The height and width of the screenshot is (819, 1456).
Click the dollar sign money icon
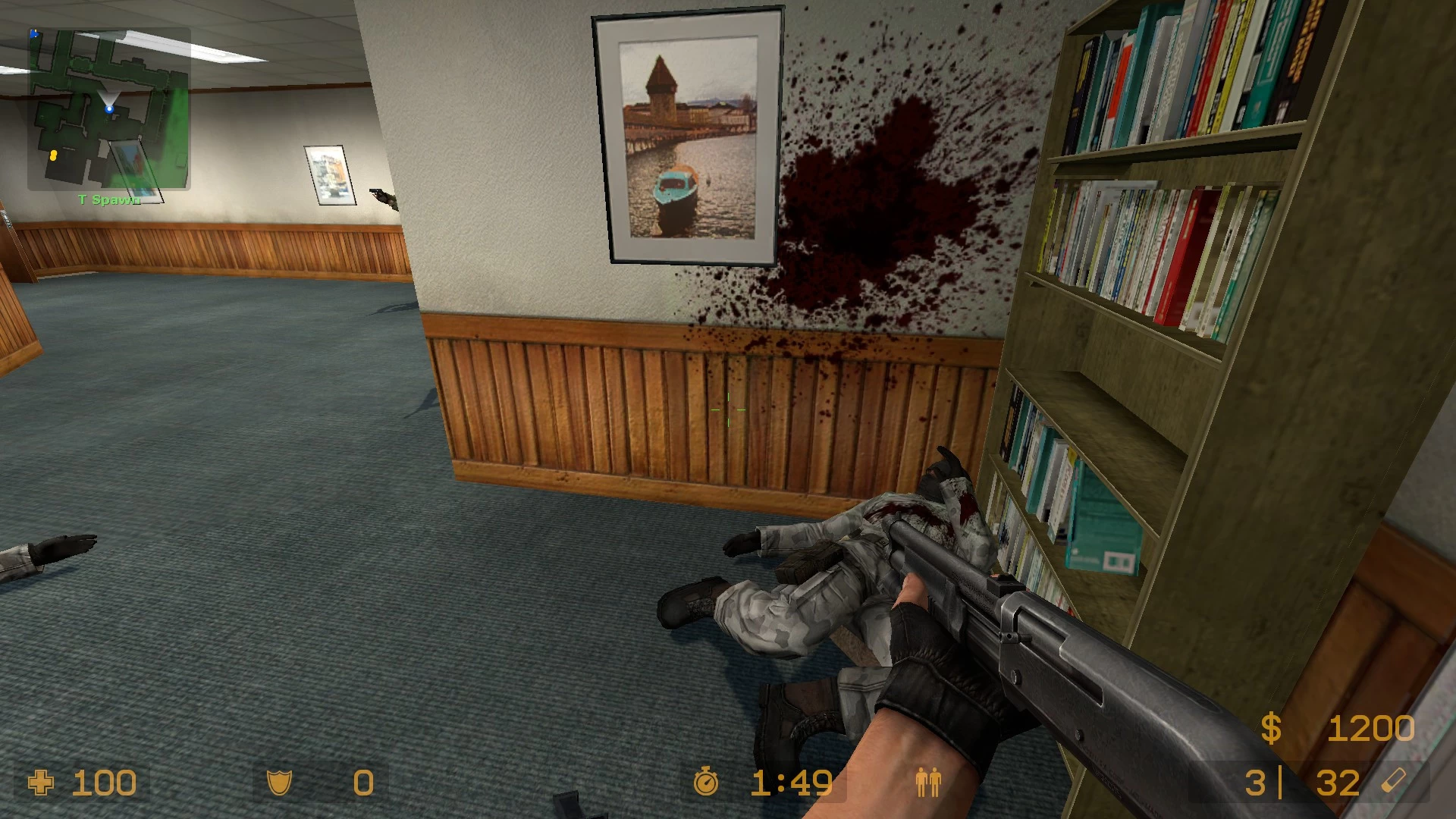(1270, 728)
